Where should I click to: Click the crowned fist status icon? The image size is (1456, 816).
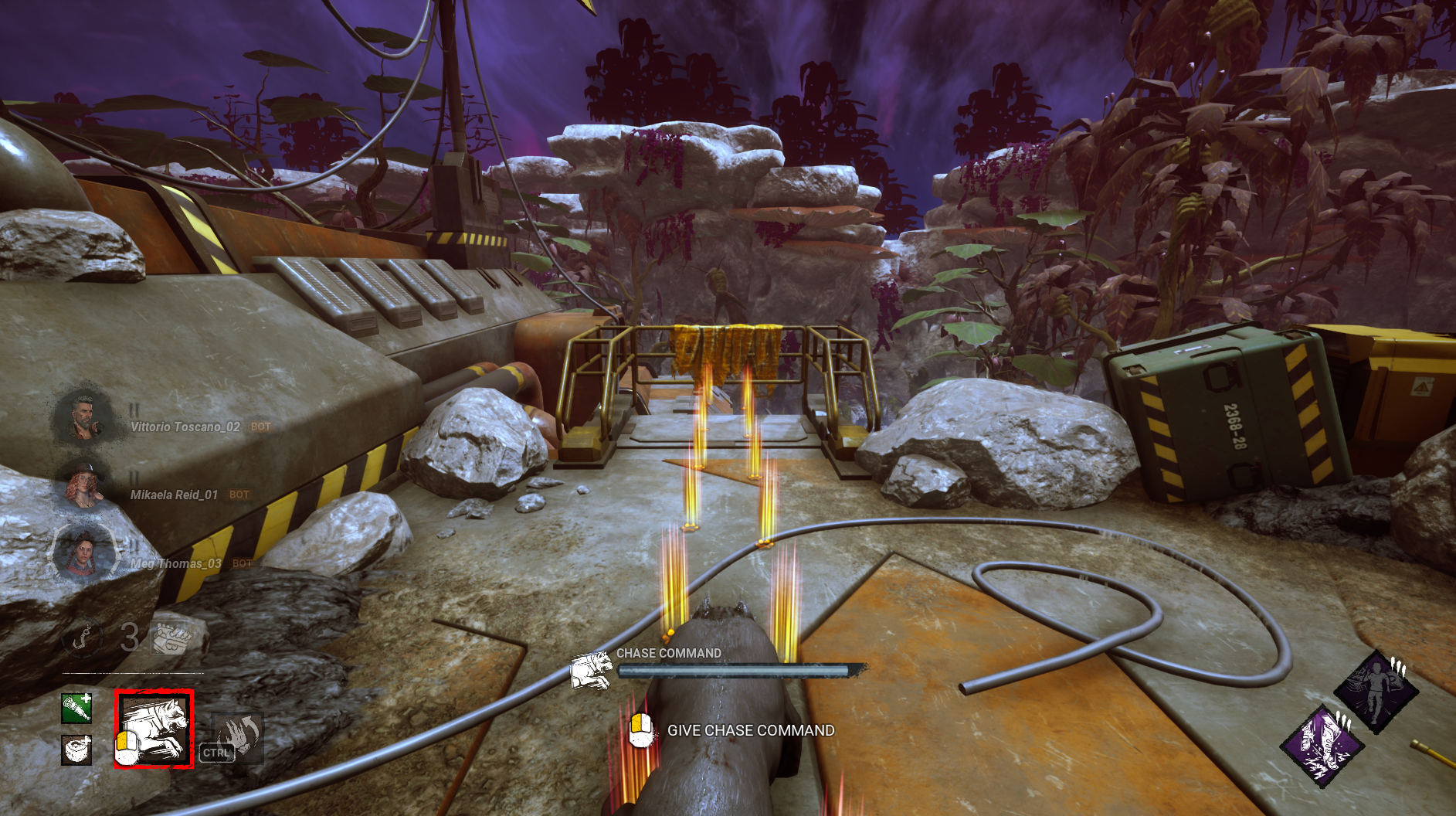tap(170, 637)
